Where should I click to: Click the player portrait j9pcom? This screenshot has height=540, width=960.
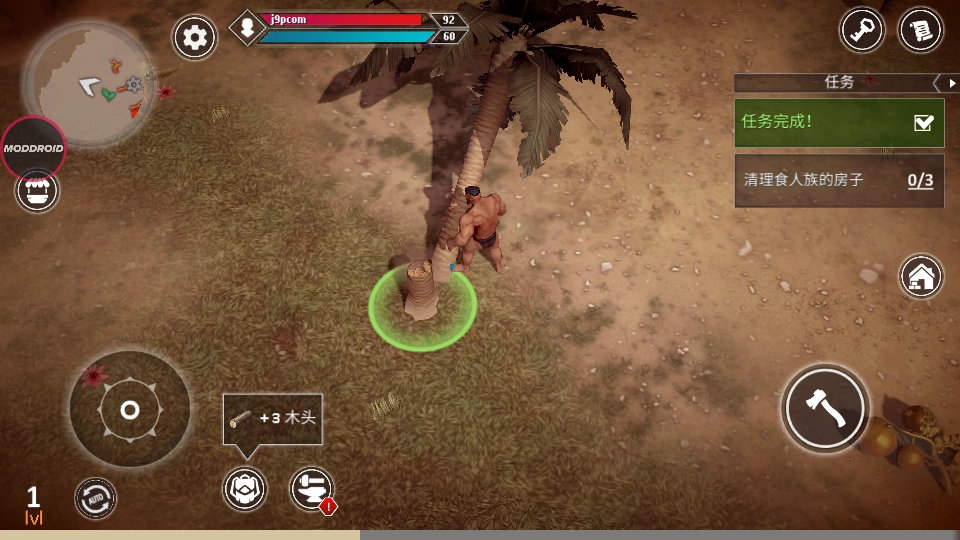(x=246, y=28)
